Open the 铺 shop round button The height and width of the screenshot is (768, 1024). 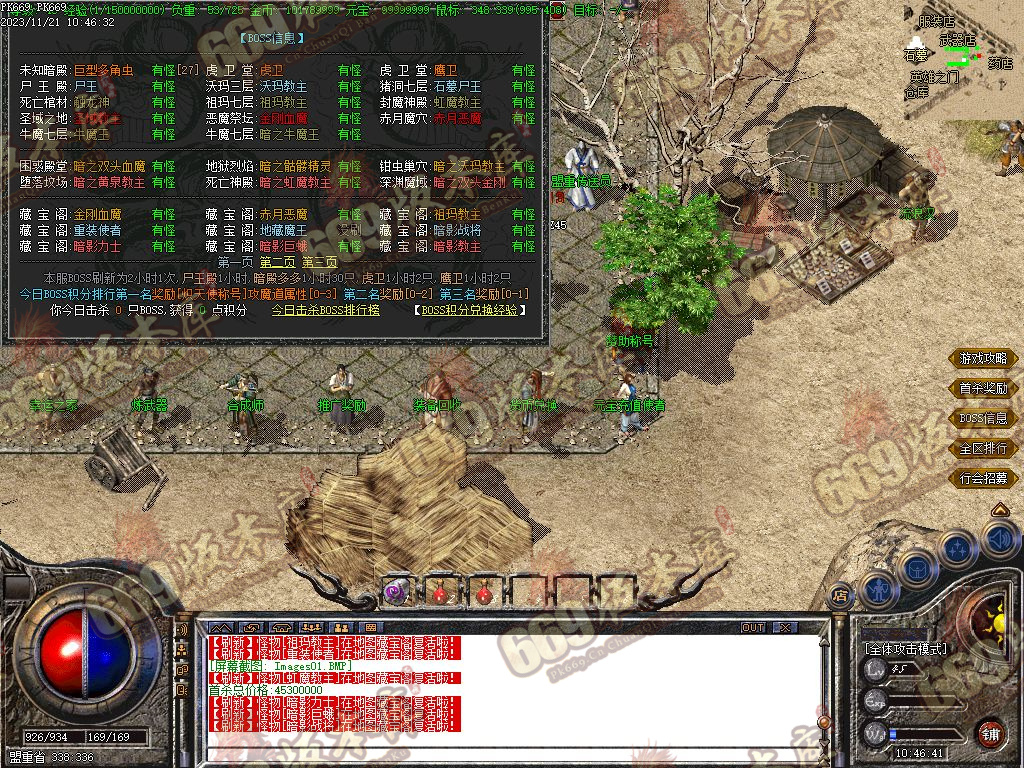point(990,733)
